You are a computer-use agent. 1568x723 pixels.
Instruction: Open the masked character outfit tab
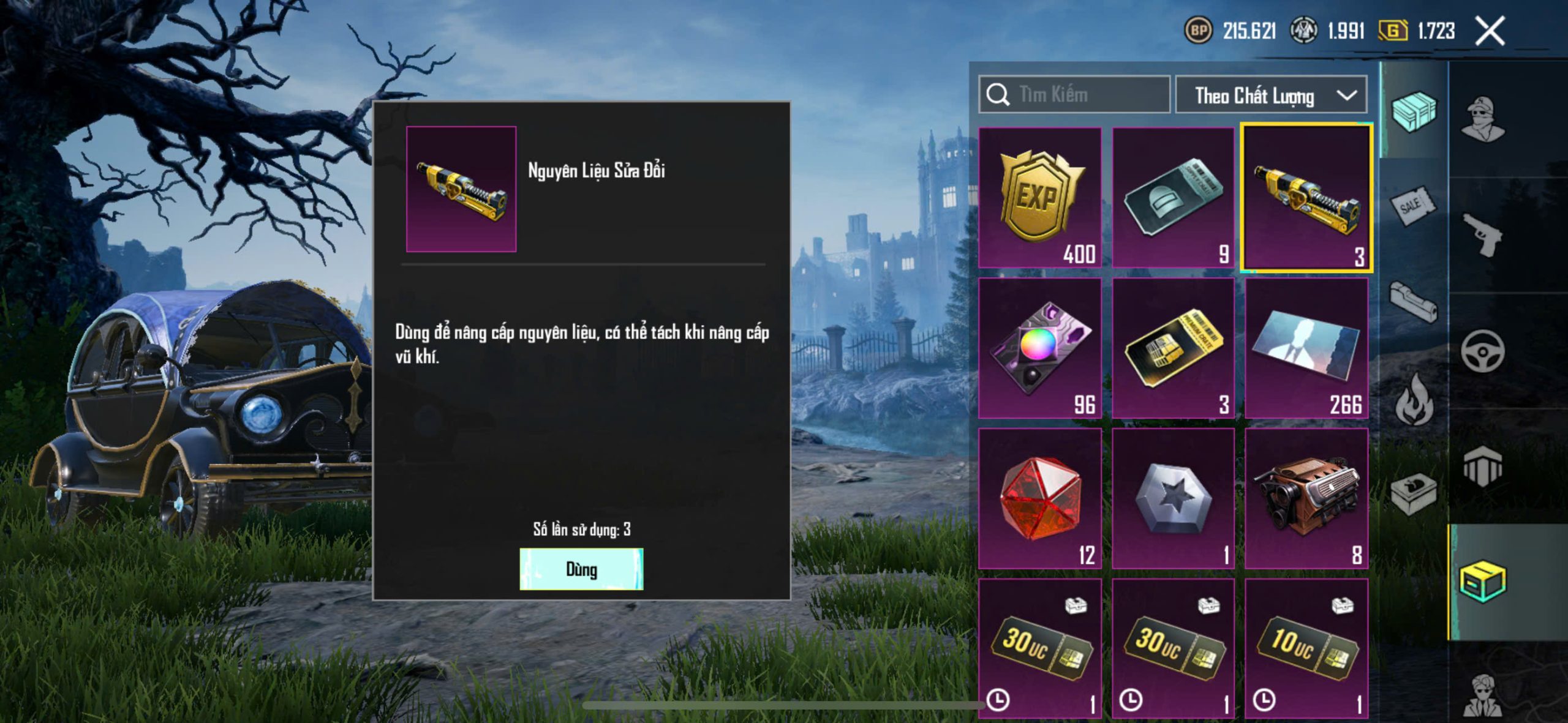click(1482, 118)
